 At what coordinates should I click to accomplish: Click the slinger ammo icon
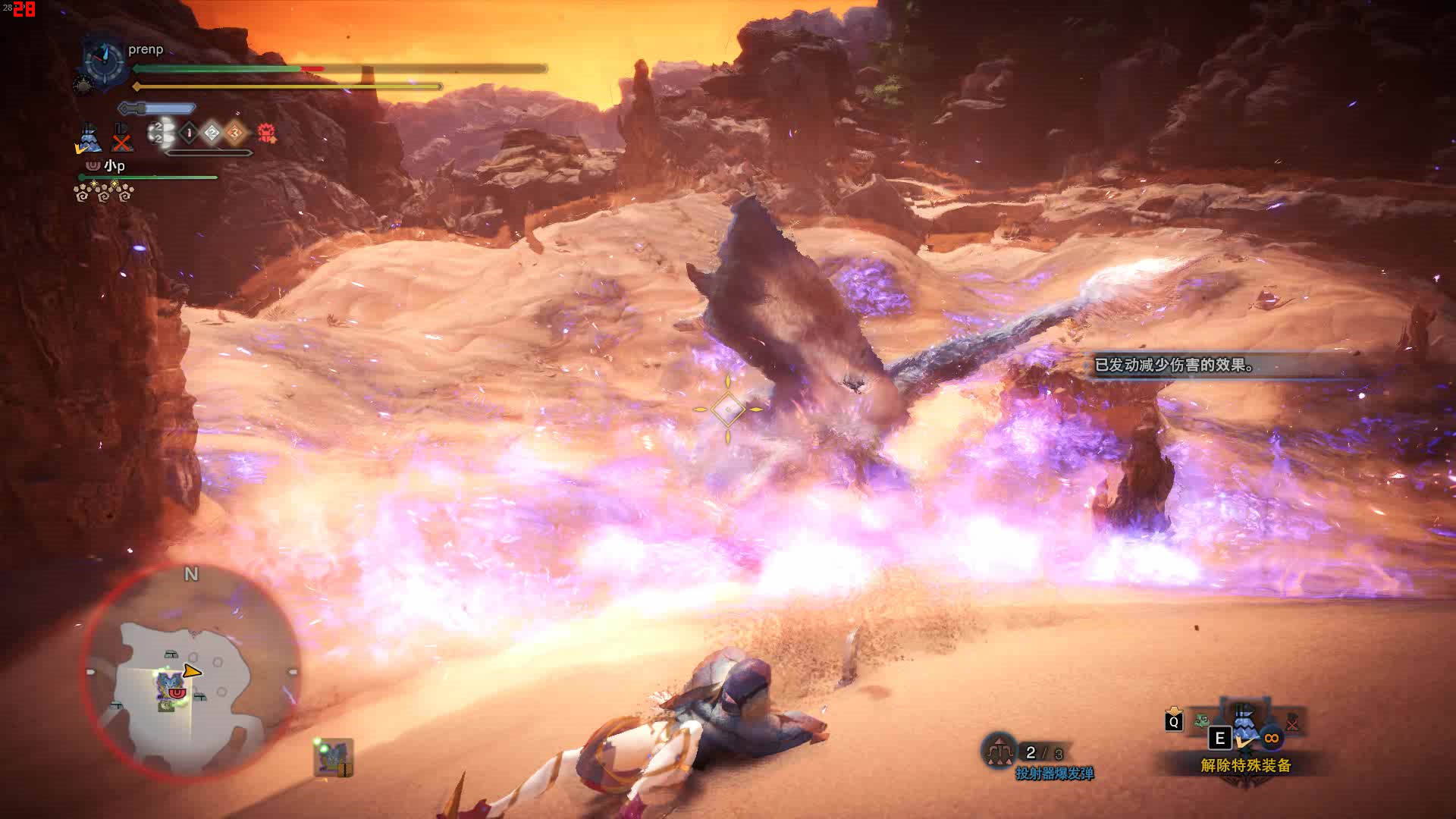(999, 750)
